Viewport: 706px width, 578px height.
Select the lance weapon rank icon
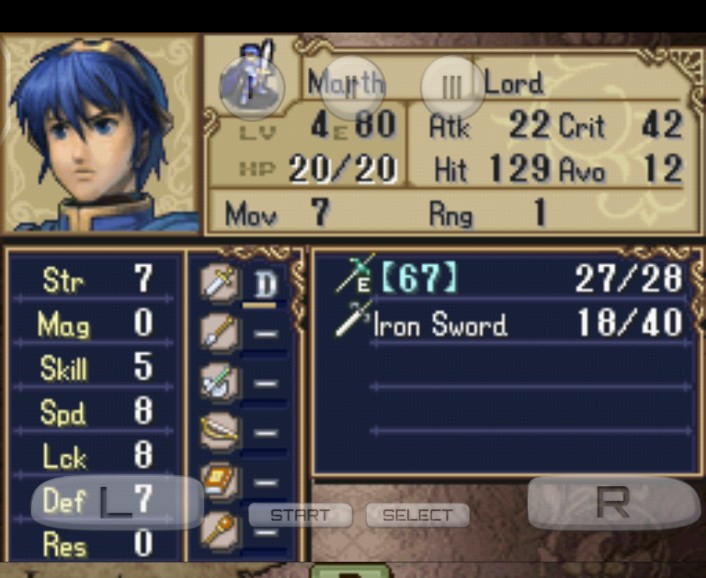point(219,332)
